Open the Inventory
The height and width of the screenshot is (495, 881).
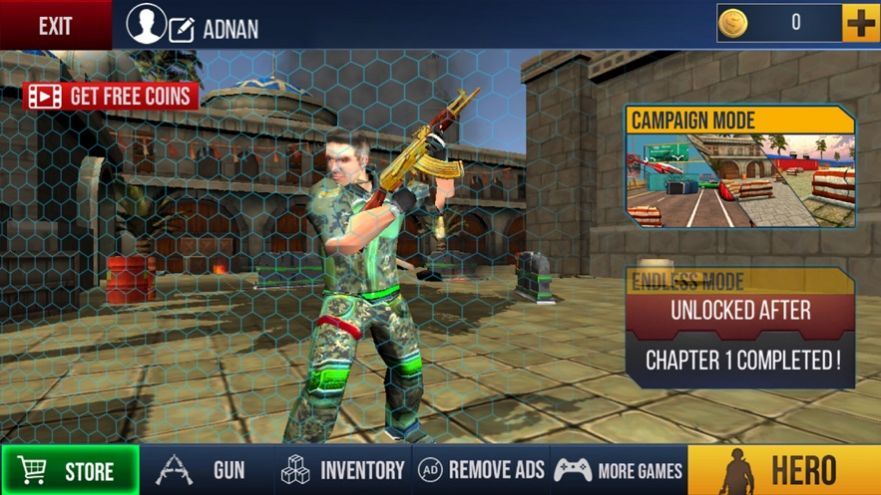343,470
